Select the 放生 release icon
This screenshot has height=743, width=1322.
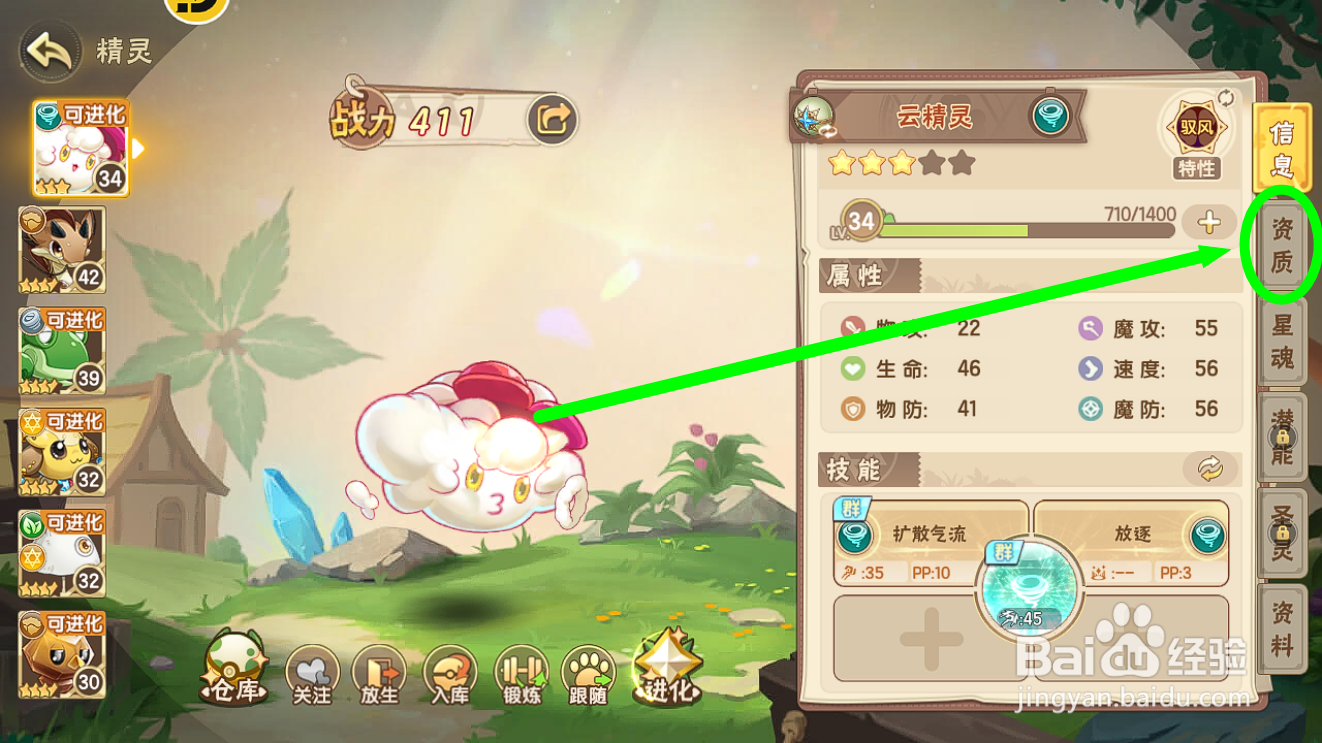(x=381, y=672)
